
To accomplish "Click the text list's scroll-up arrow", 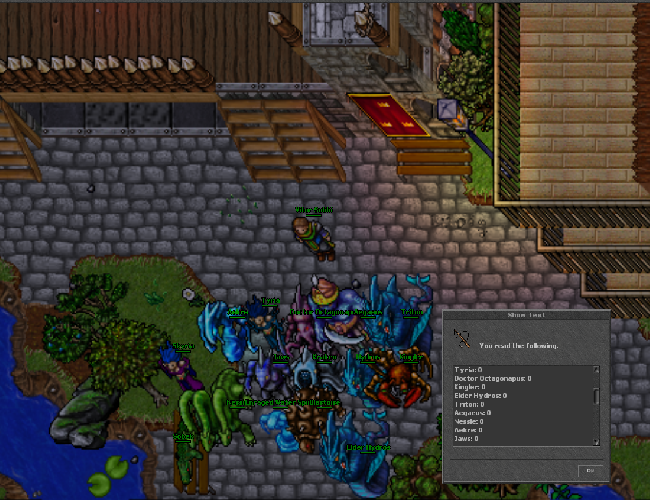I will click(x=597, y=369).
